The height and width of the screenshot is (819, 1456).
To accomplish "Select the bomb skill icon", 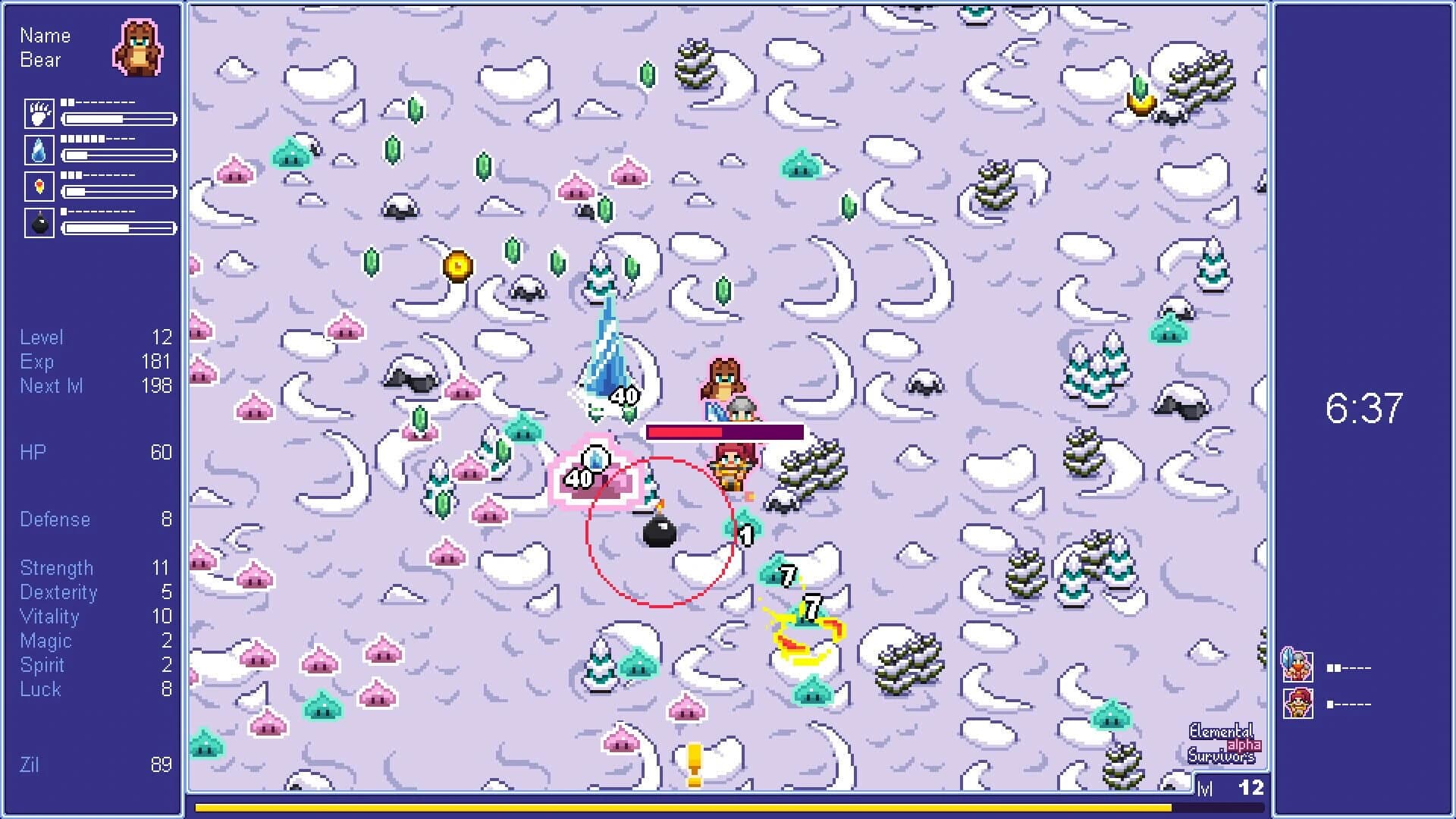I will (39, 224).
